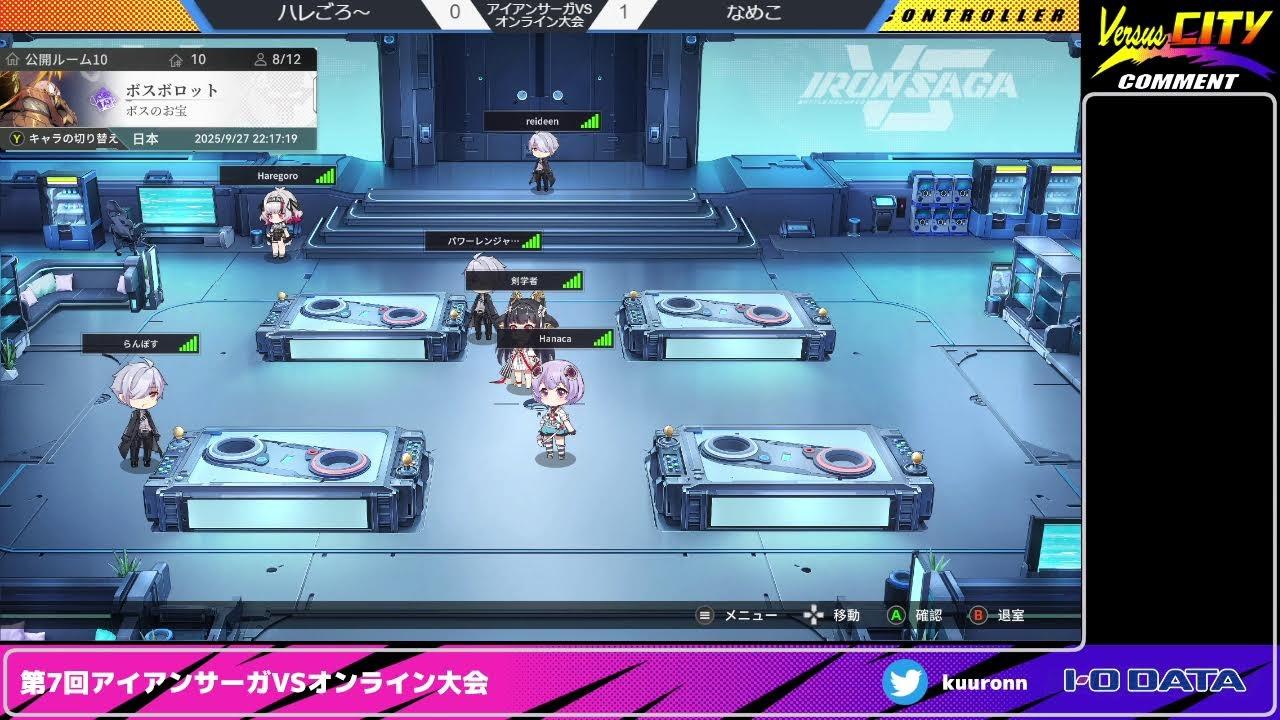Open the 日本 region selector
Viewport: 1280px width, 720px height.
tap(145, 140)
